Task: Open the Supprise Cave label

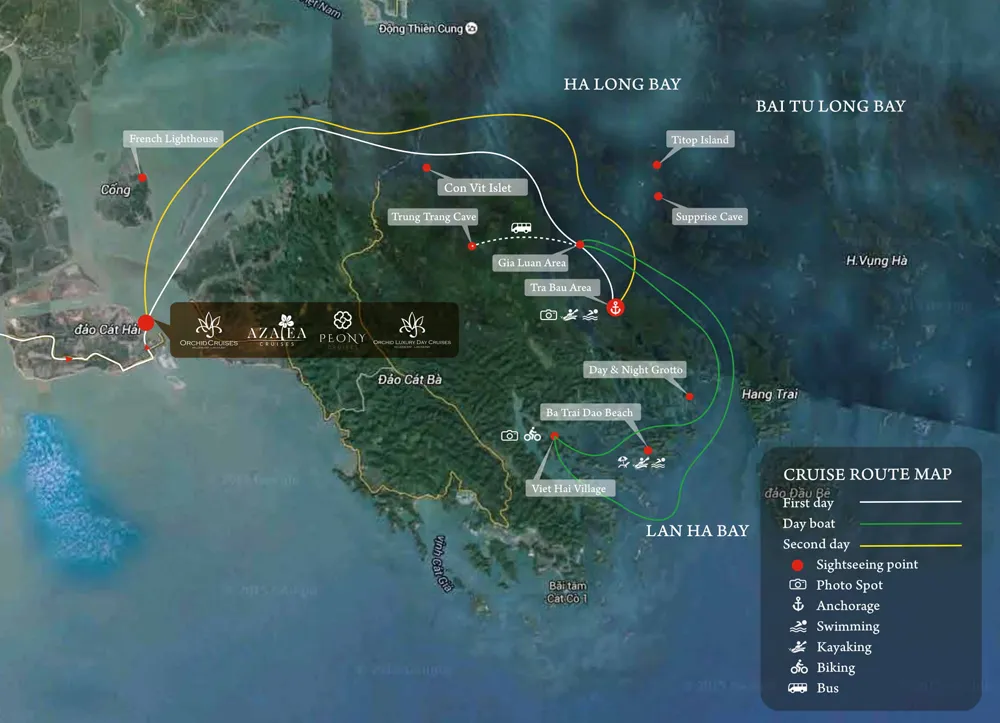Action: [709, 216]
